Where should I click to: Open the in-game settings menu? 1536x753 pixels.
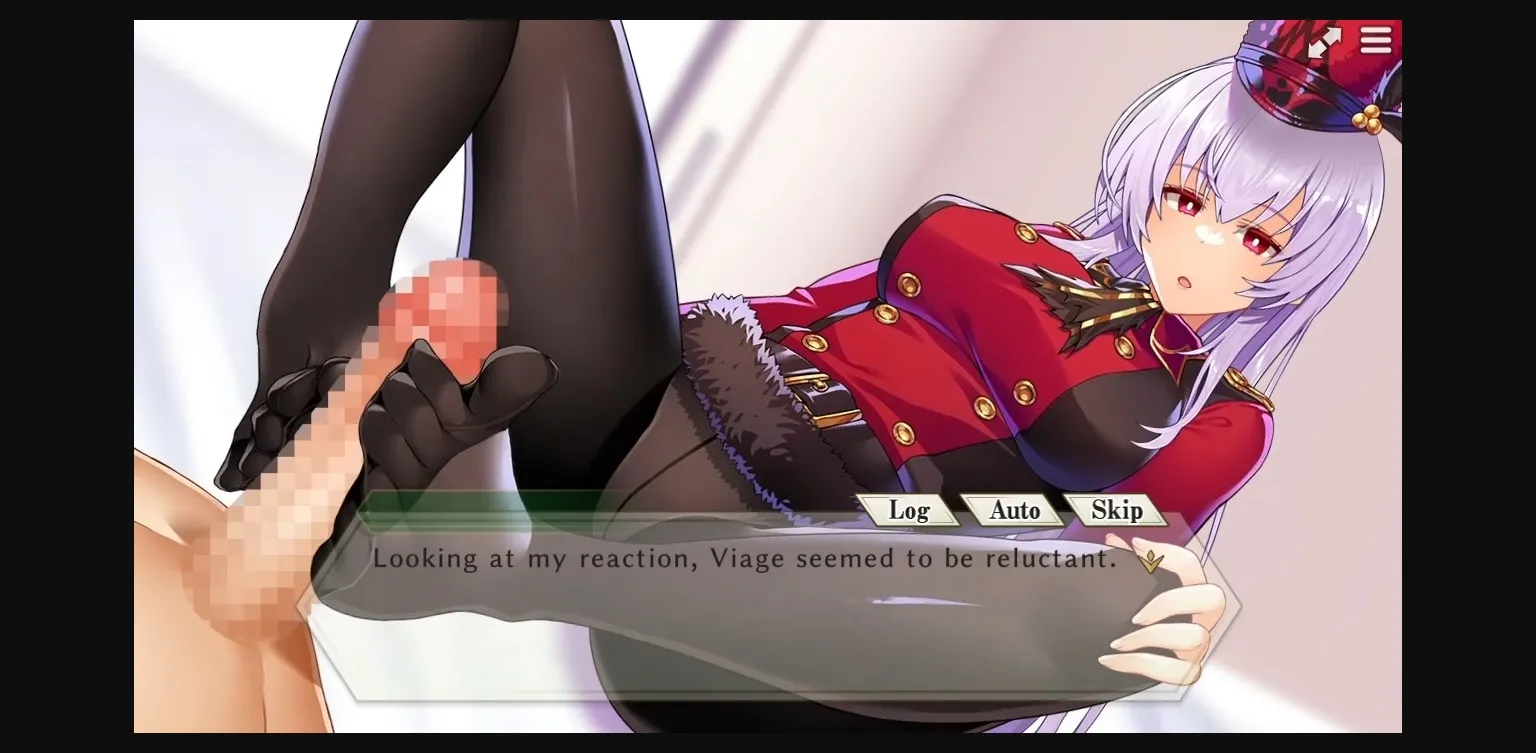(1376, 40)
